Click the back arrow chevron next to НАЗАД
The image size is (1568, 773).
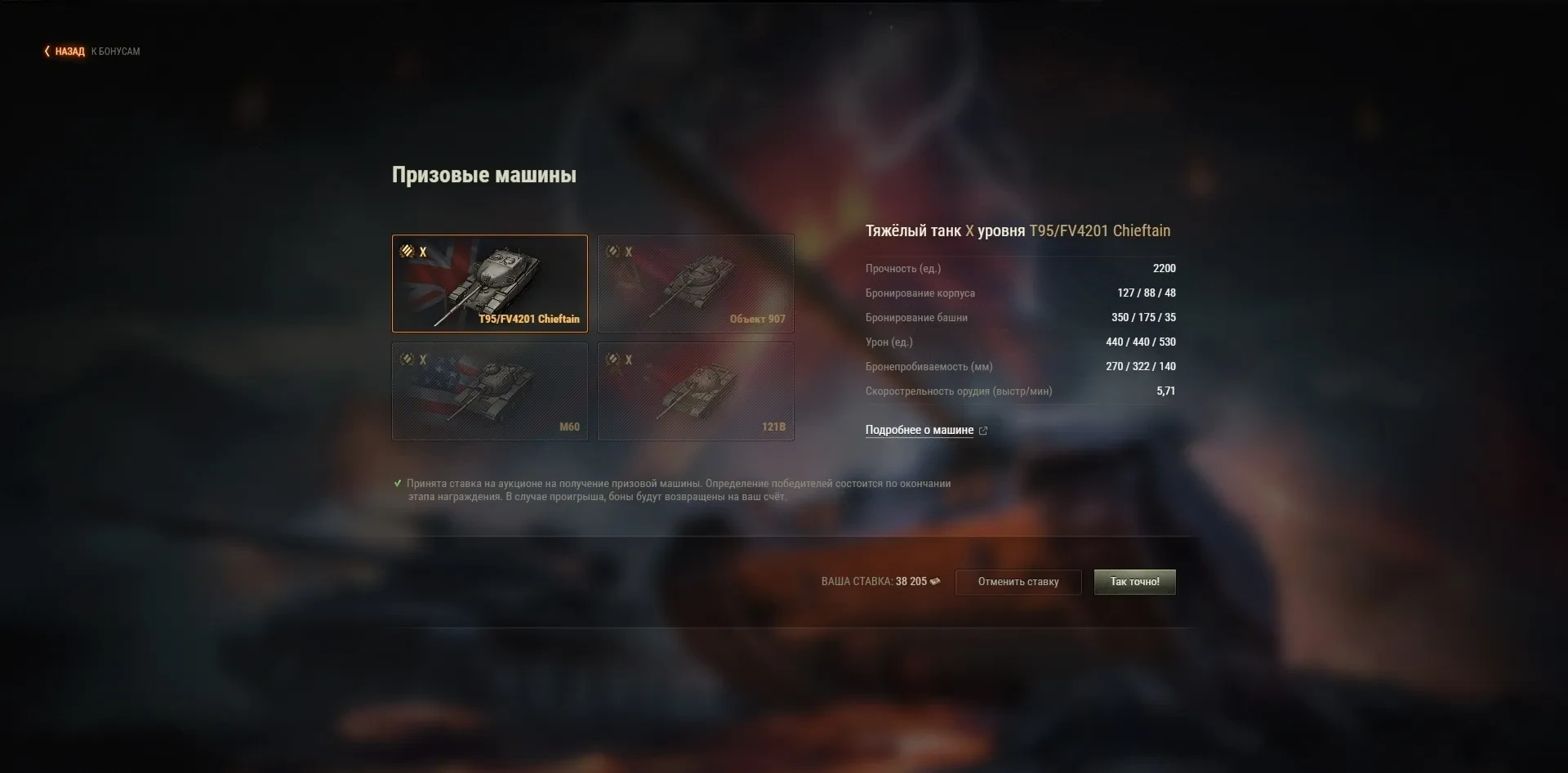pyautogui.click(x=46, y=51)
